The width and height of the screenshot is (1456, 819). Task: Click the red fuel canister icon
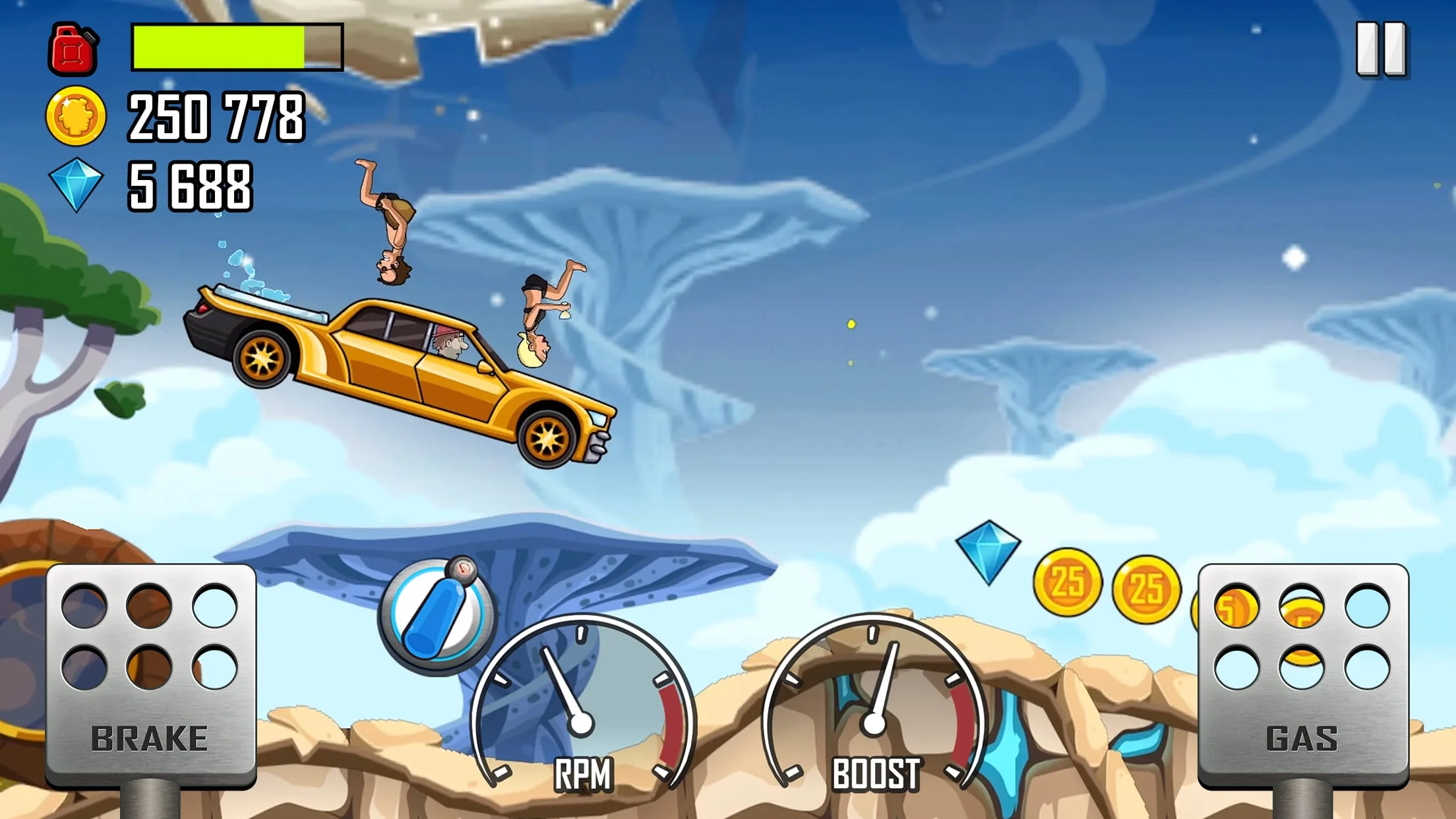[73, 49]
